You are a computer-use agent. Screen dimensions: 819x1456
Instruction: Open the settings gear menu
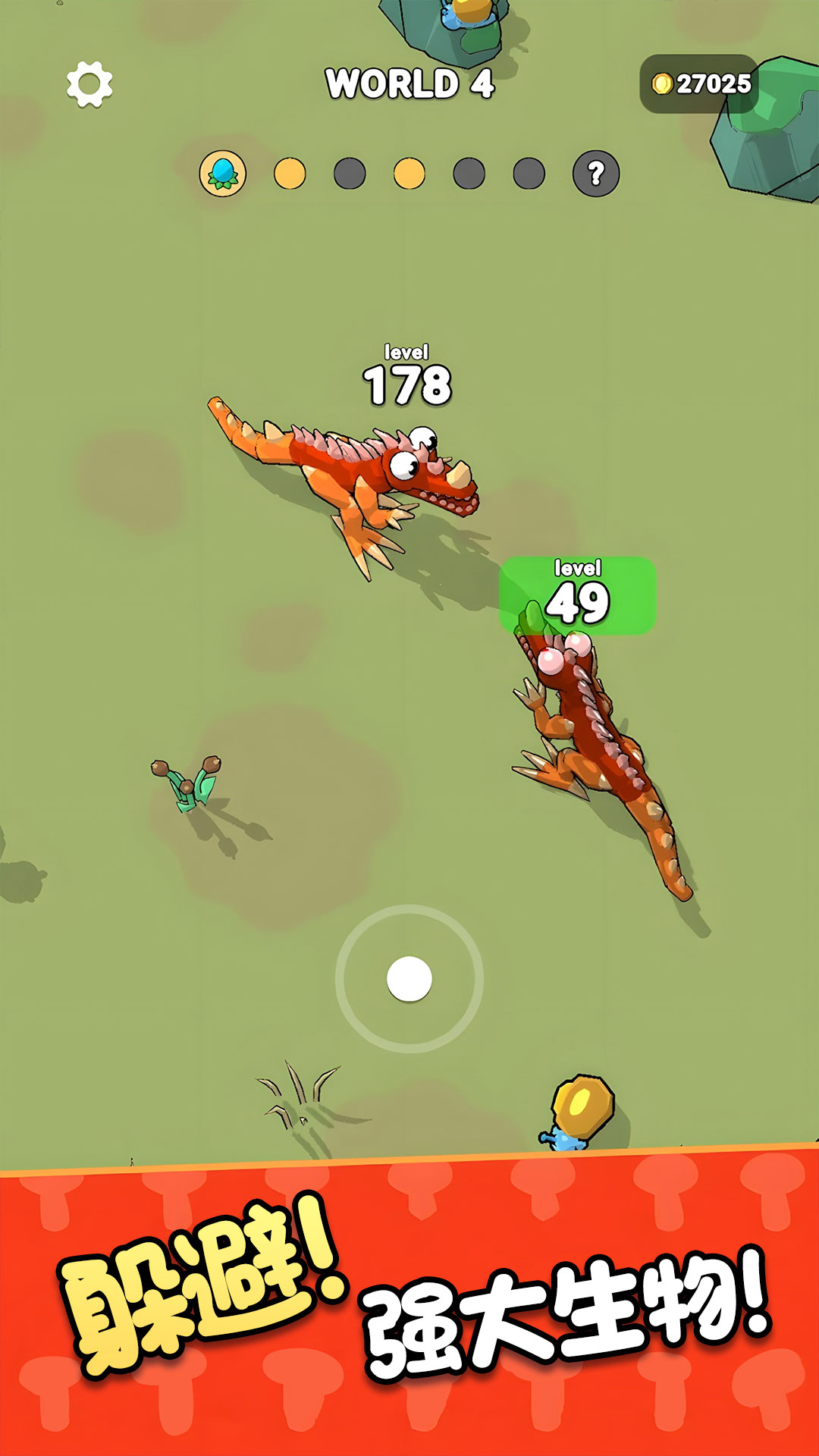click(89, 83)
